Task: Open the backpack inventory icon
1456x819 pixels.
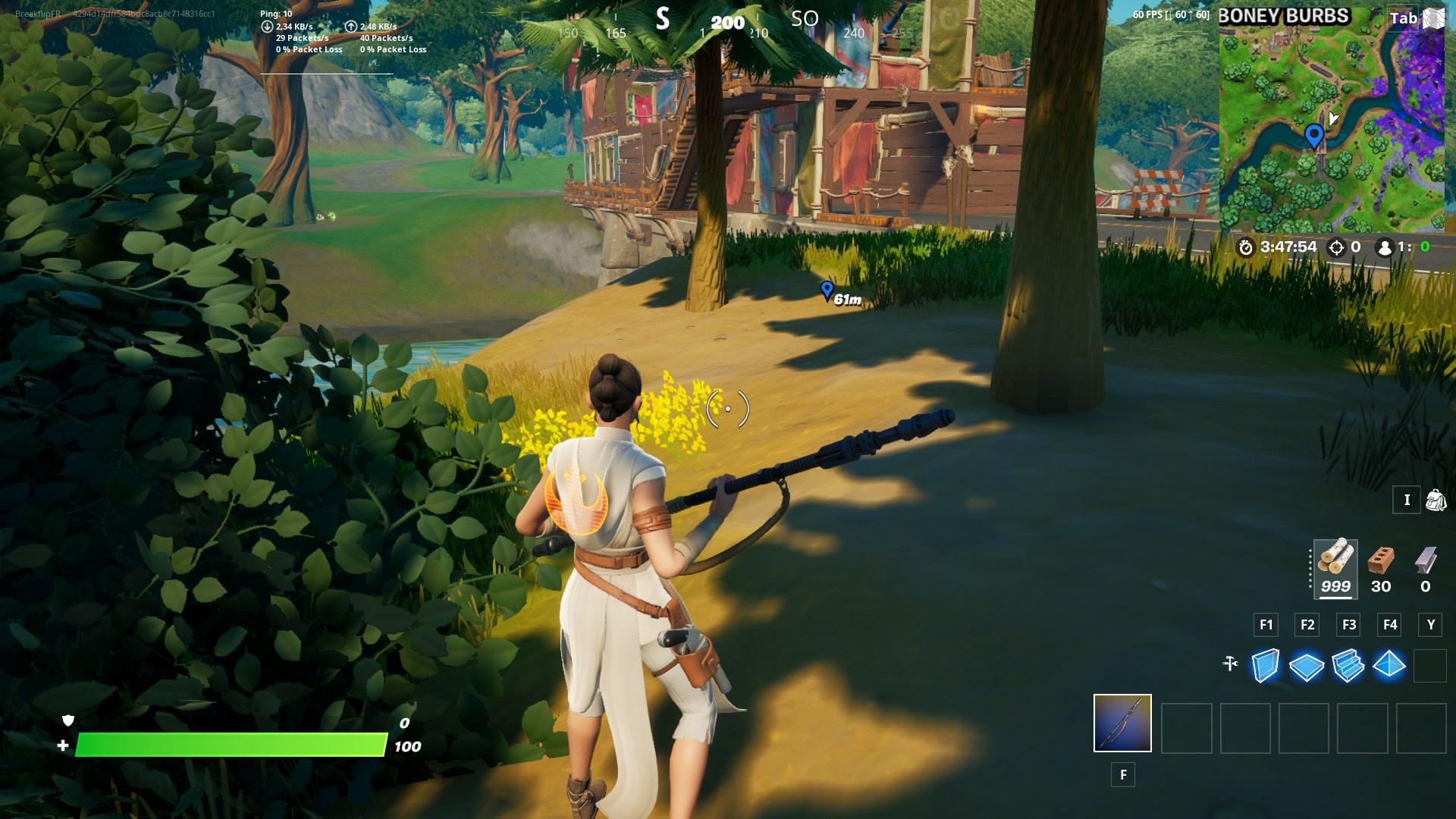Action: pyautogui.click(x=1436, y=500)
